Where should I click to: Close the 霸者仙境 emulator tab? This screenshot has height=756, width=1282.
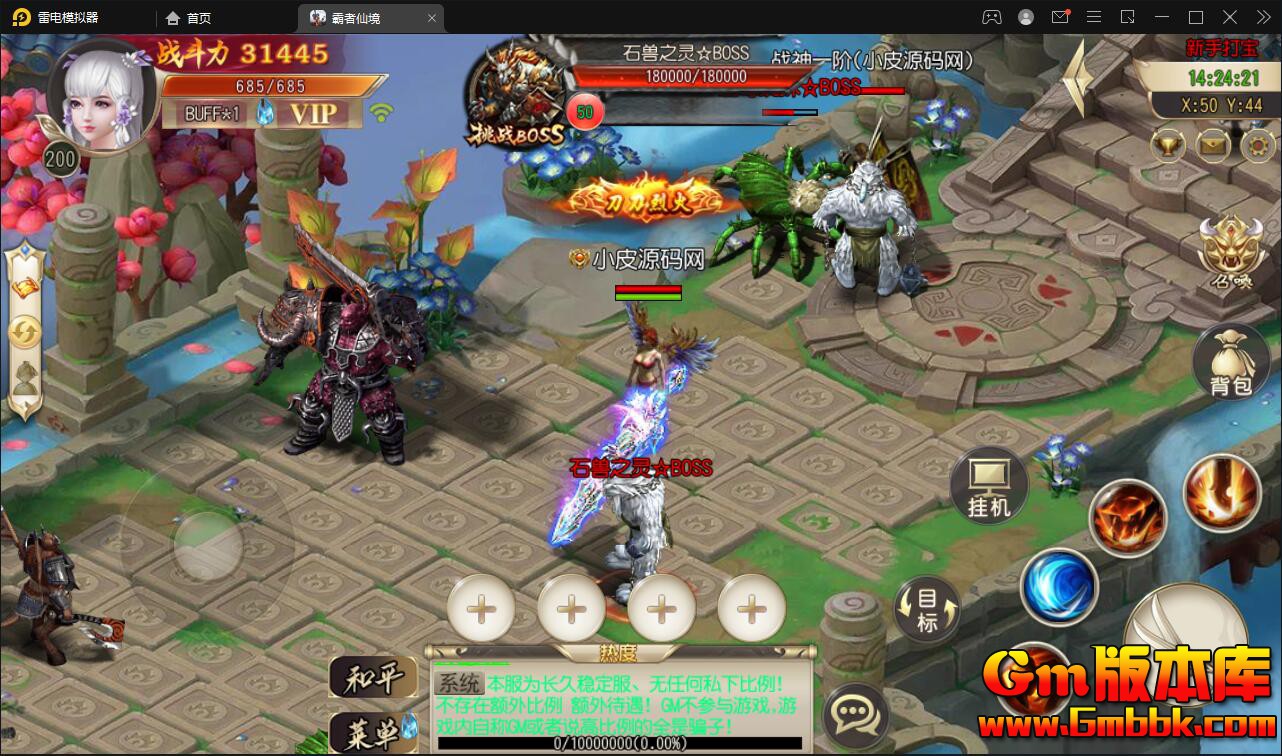coord(432,18)
